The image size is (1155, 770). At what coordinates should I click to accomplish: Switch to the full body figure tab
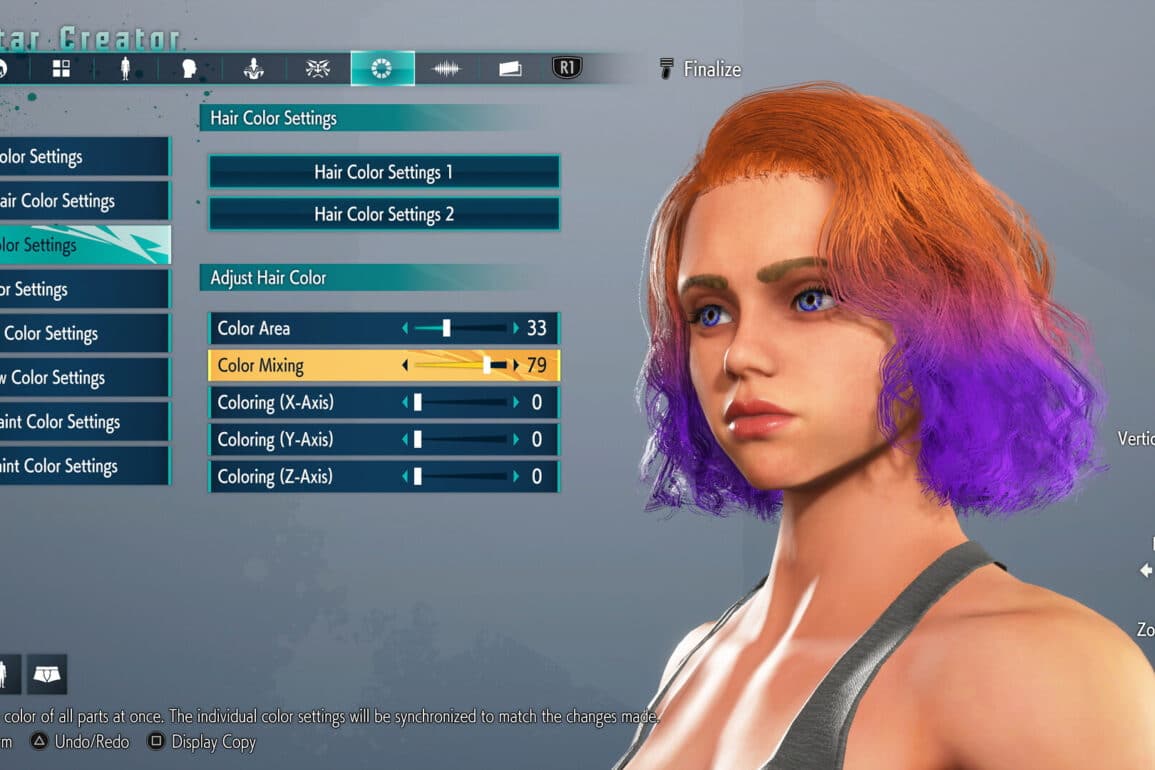coord(125,68)
